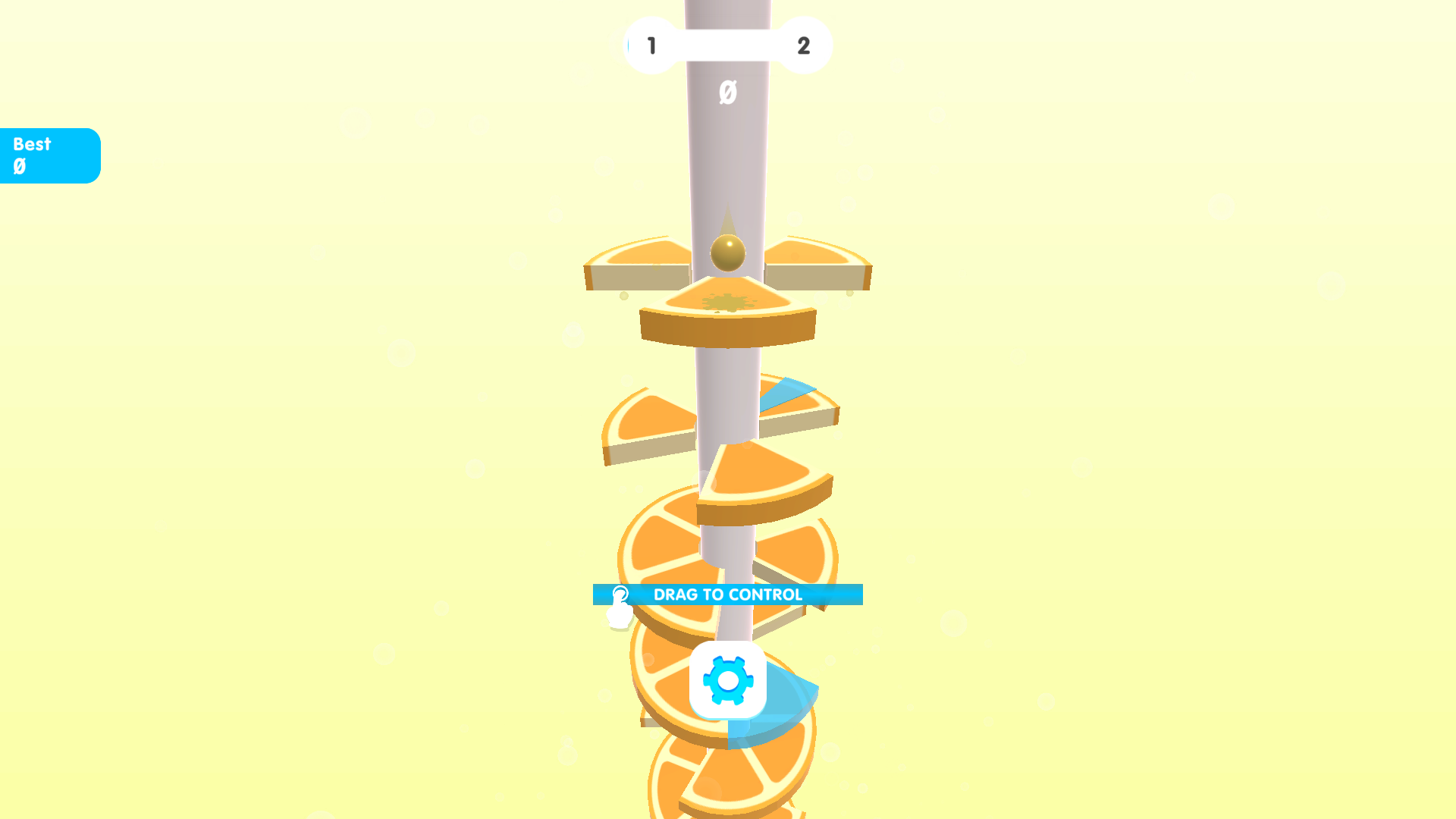Click the level progress bar between 1 and 2

(x=726, y=45)
